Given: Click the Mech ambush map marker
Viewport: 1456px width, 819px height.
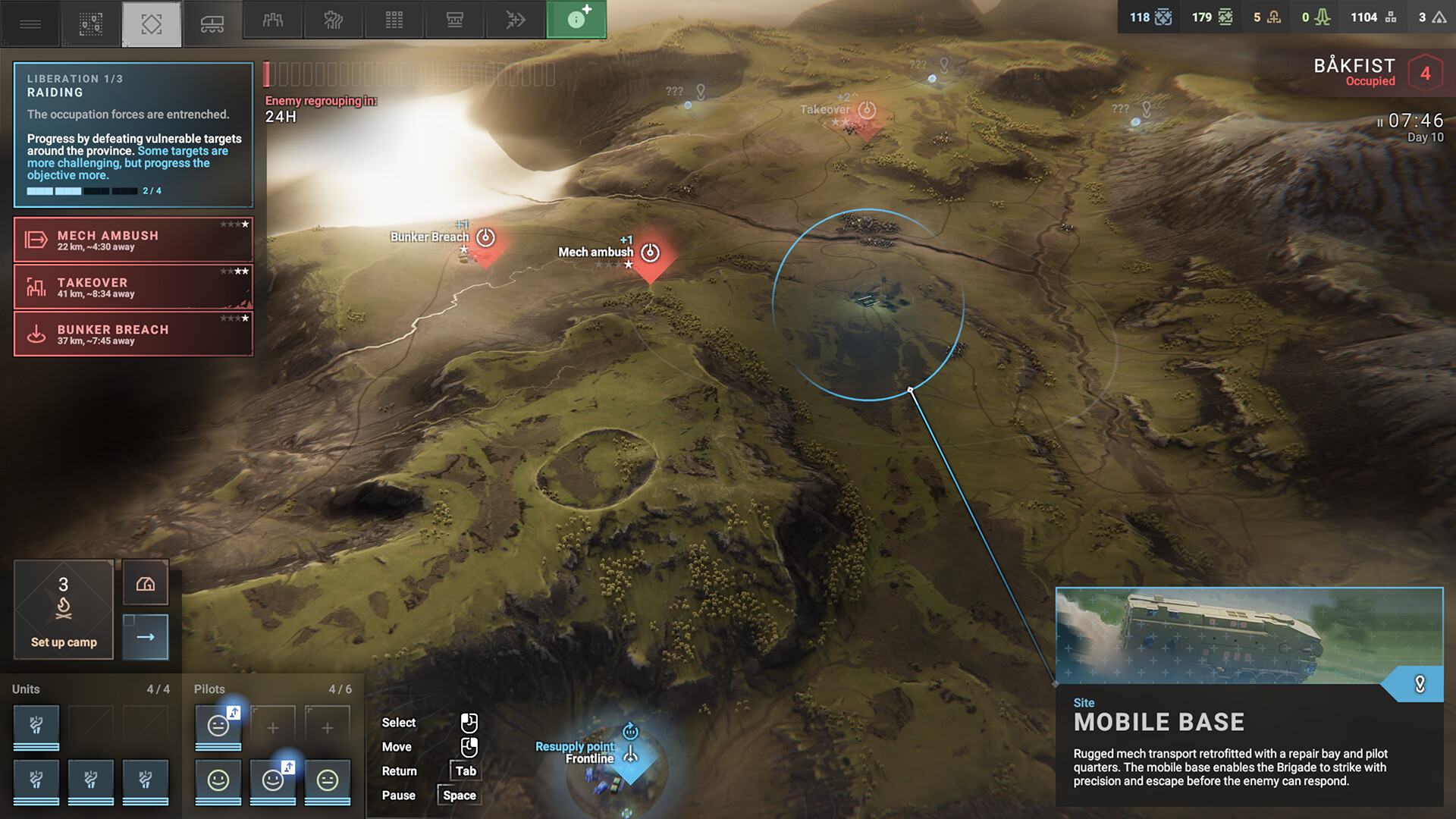Looking at the screenshot, I should 650,253.
